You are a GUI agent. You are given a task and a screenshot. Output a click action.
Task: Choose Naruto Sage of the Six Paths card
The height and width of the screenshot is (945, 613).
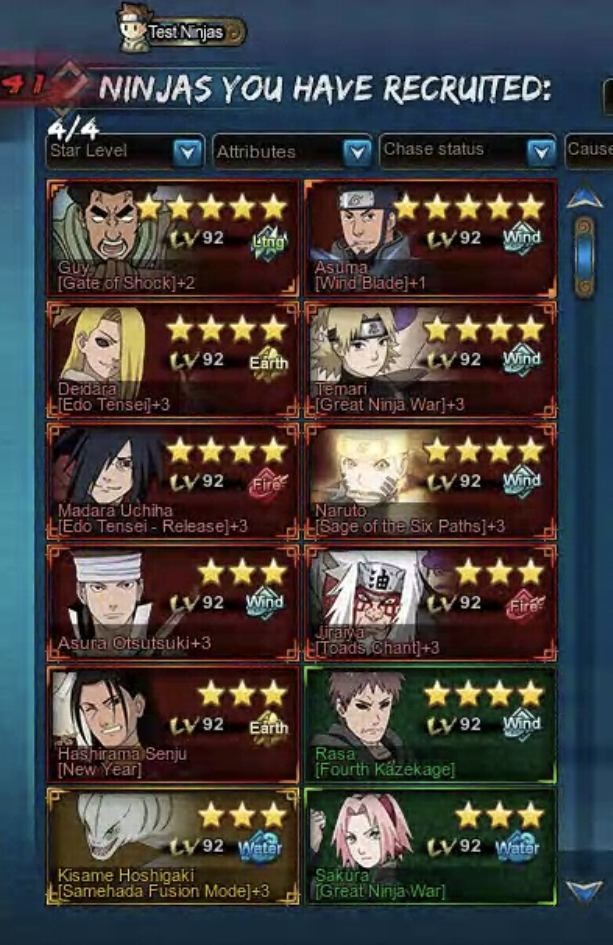point(430,482)
